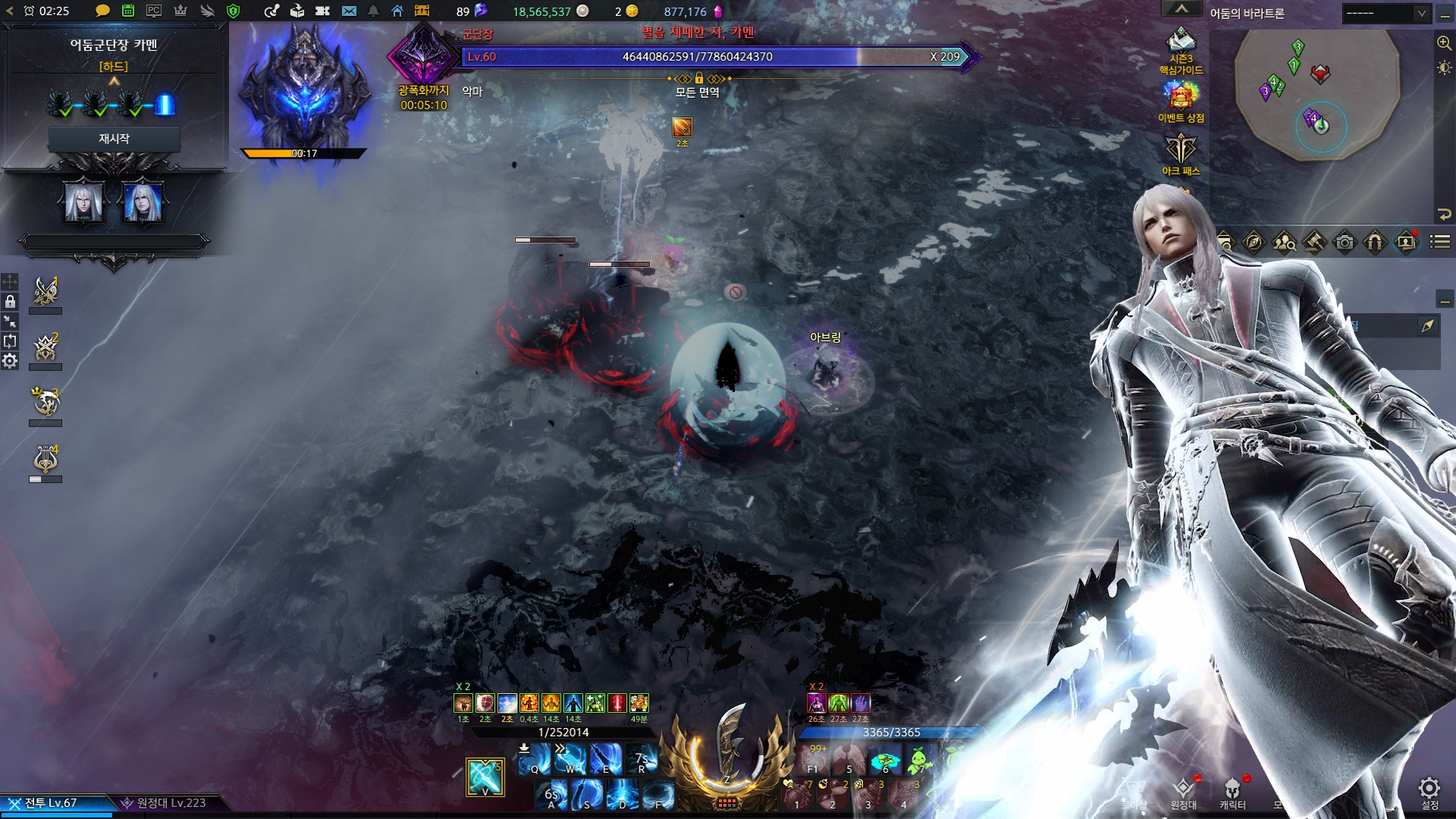
Task: Click the red boss marker on minimap
Action: [1320, 74]
